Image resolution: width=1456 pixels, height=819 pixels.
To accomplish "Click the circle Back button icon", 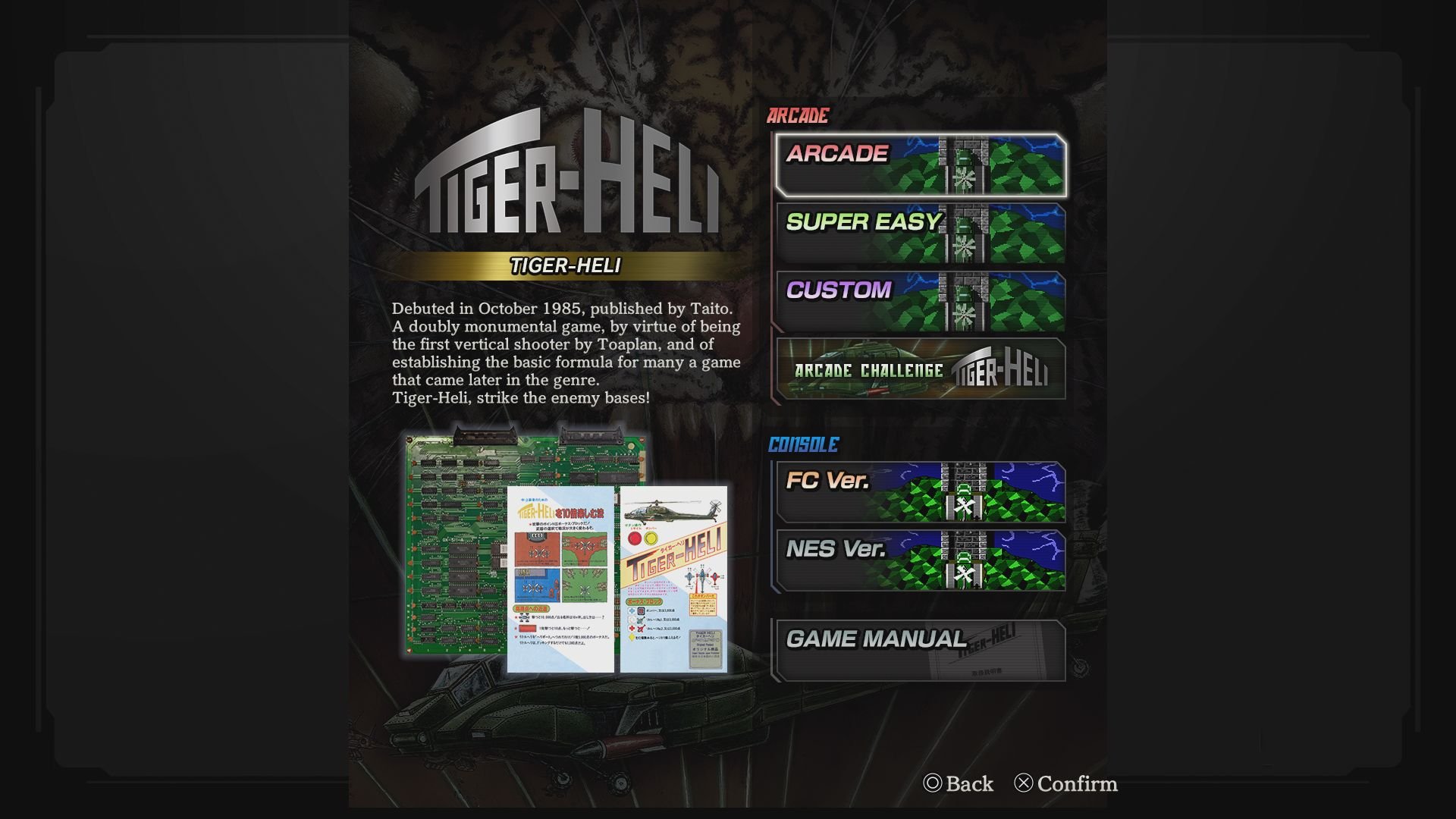I will pyautogui.click(x=933, y=784).
